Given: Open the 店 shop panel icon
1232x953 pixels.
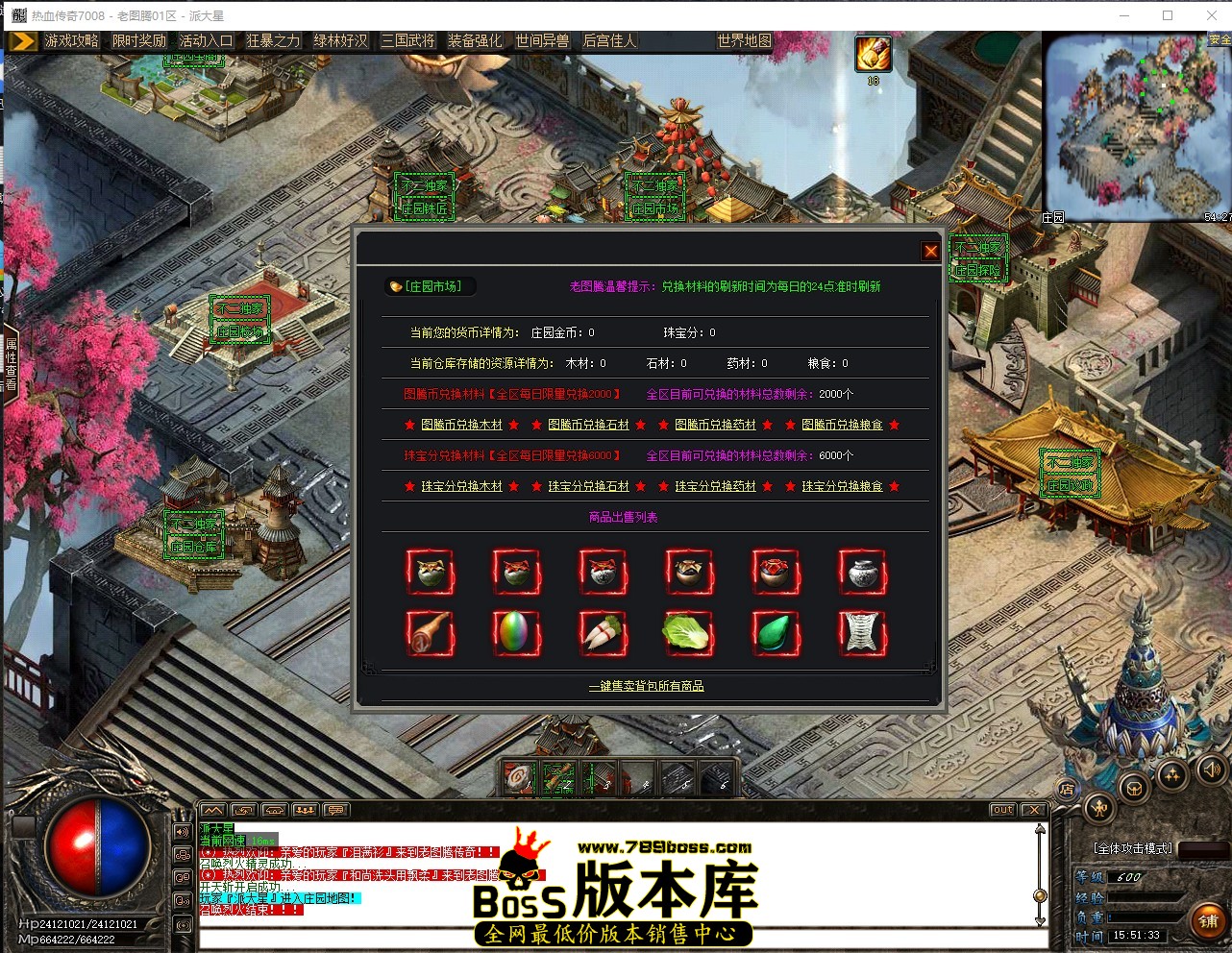Looking at the screenshot, I should pos(1066,788).
